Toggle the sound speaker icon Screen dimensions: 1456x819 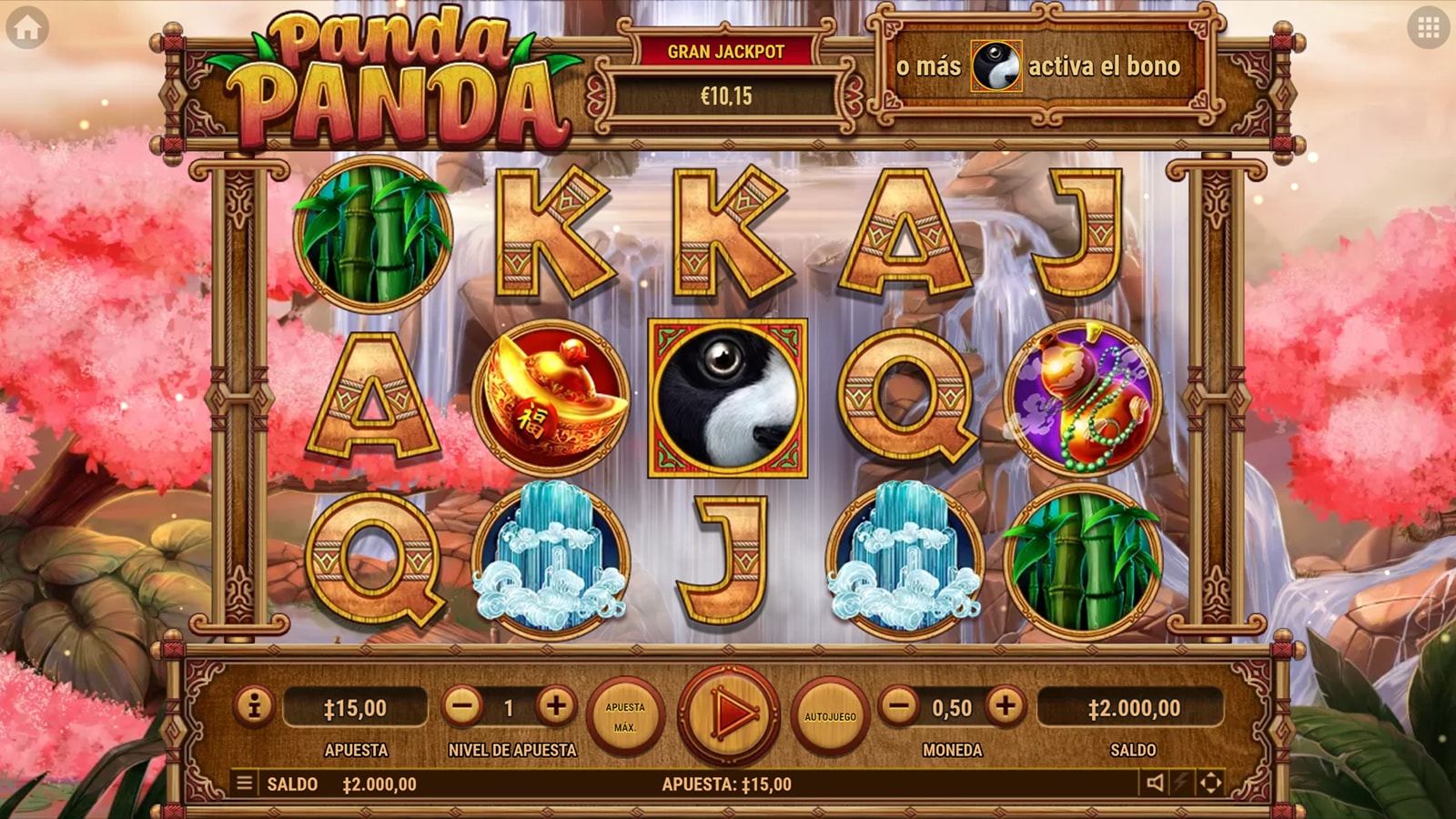(1155, 783)
